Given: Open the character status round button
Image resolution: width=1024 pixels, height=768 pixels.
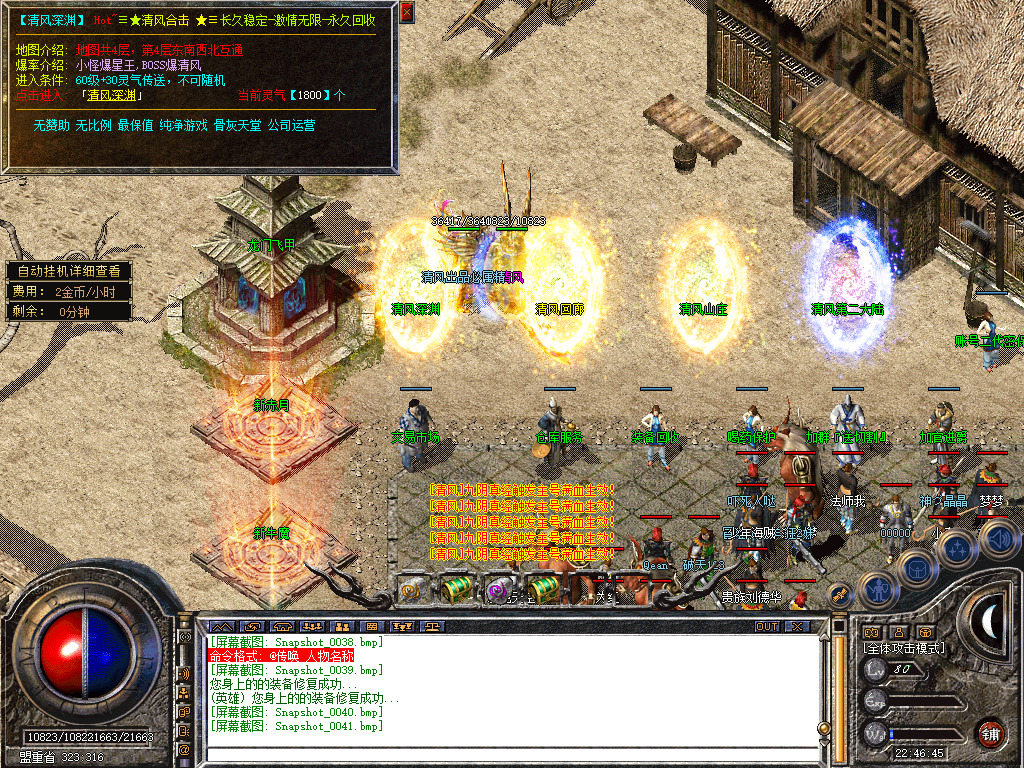Looking at the screenshot, I should (879, 589).
